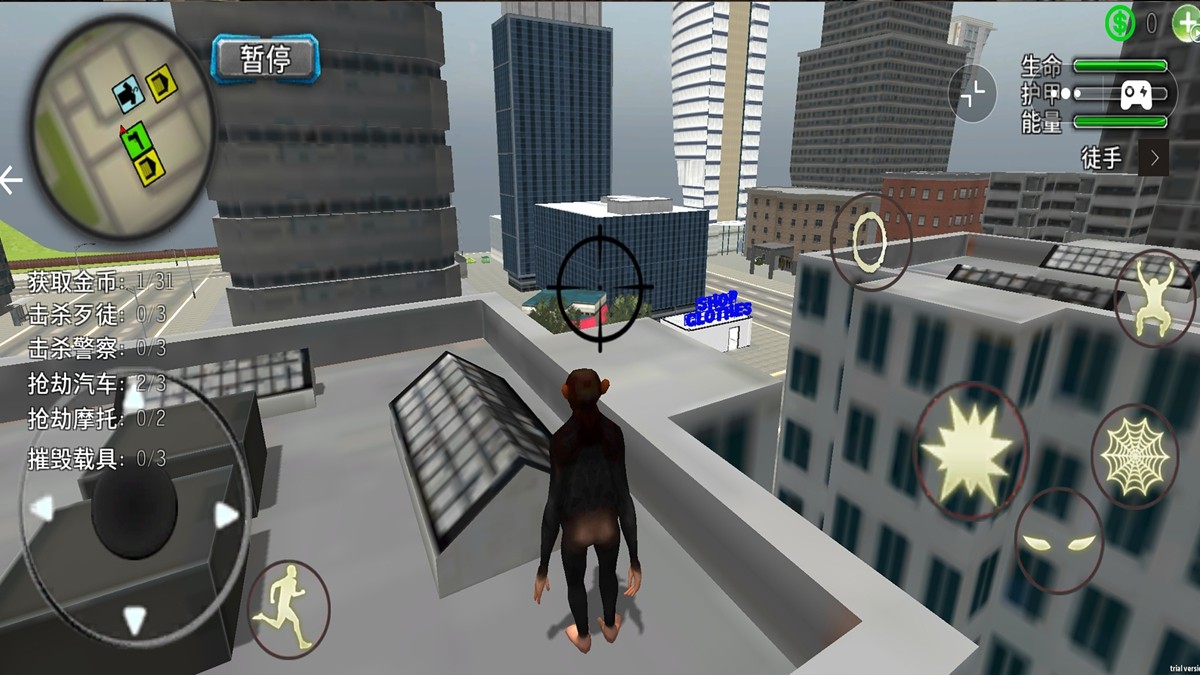Toggle the aim-mode corner brackets button
Viewport: 1200px width, 675px height.
(972, 93)
